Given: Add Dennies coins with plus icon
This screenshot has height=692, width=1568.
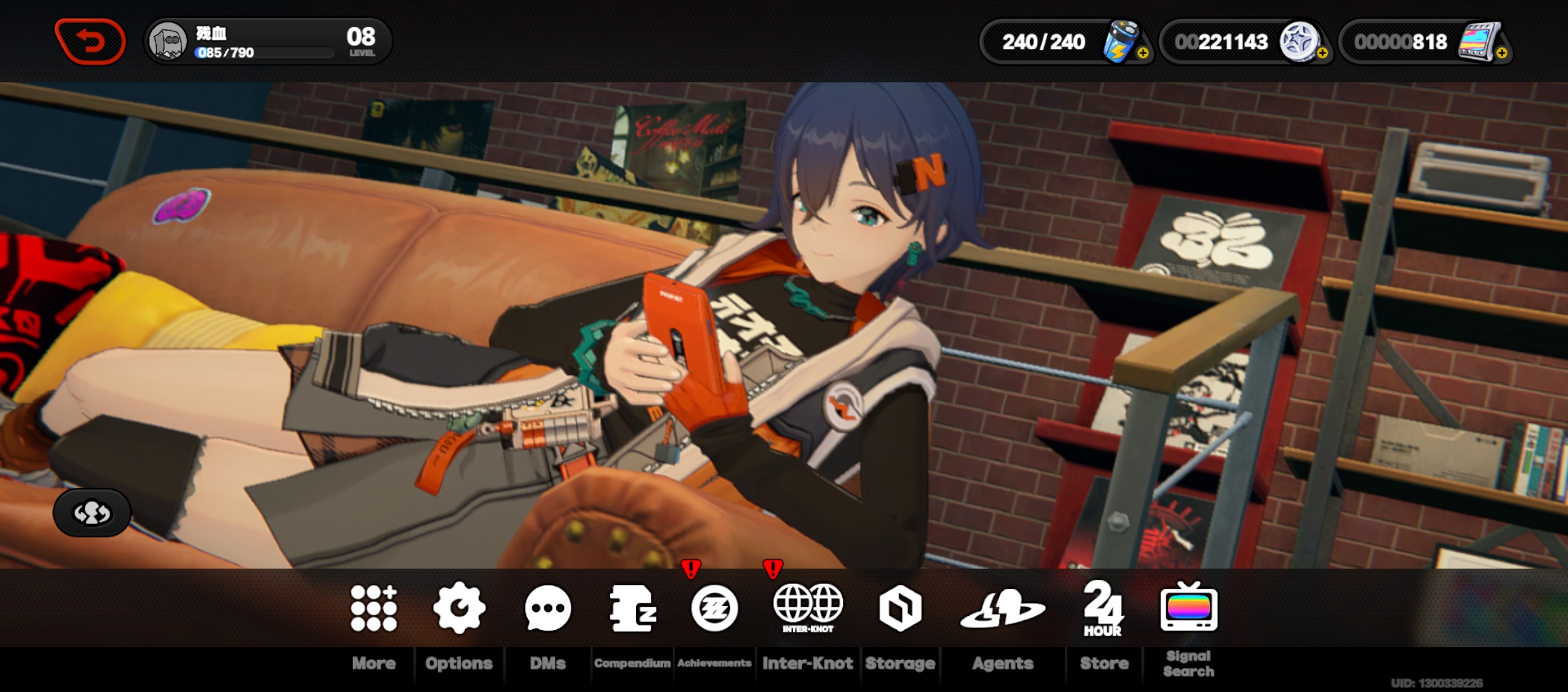Looking at the screenshot, I should pos(1322,53).
